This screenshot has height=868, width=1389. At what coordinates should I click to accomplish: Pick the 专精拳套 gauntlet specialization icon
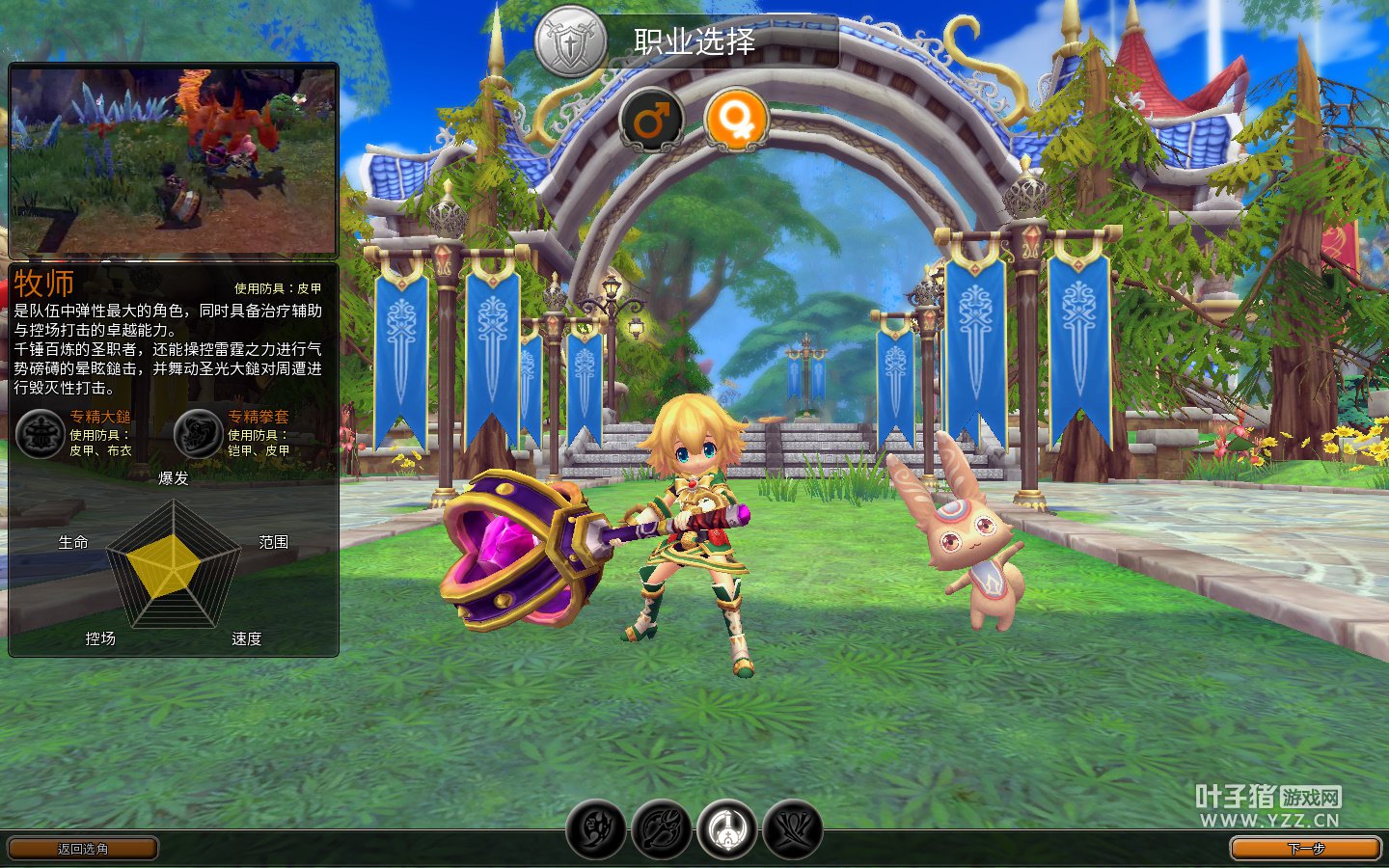pyautogui.click(x=199, y=434)
